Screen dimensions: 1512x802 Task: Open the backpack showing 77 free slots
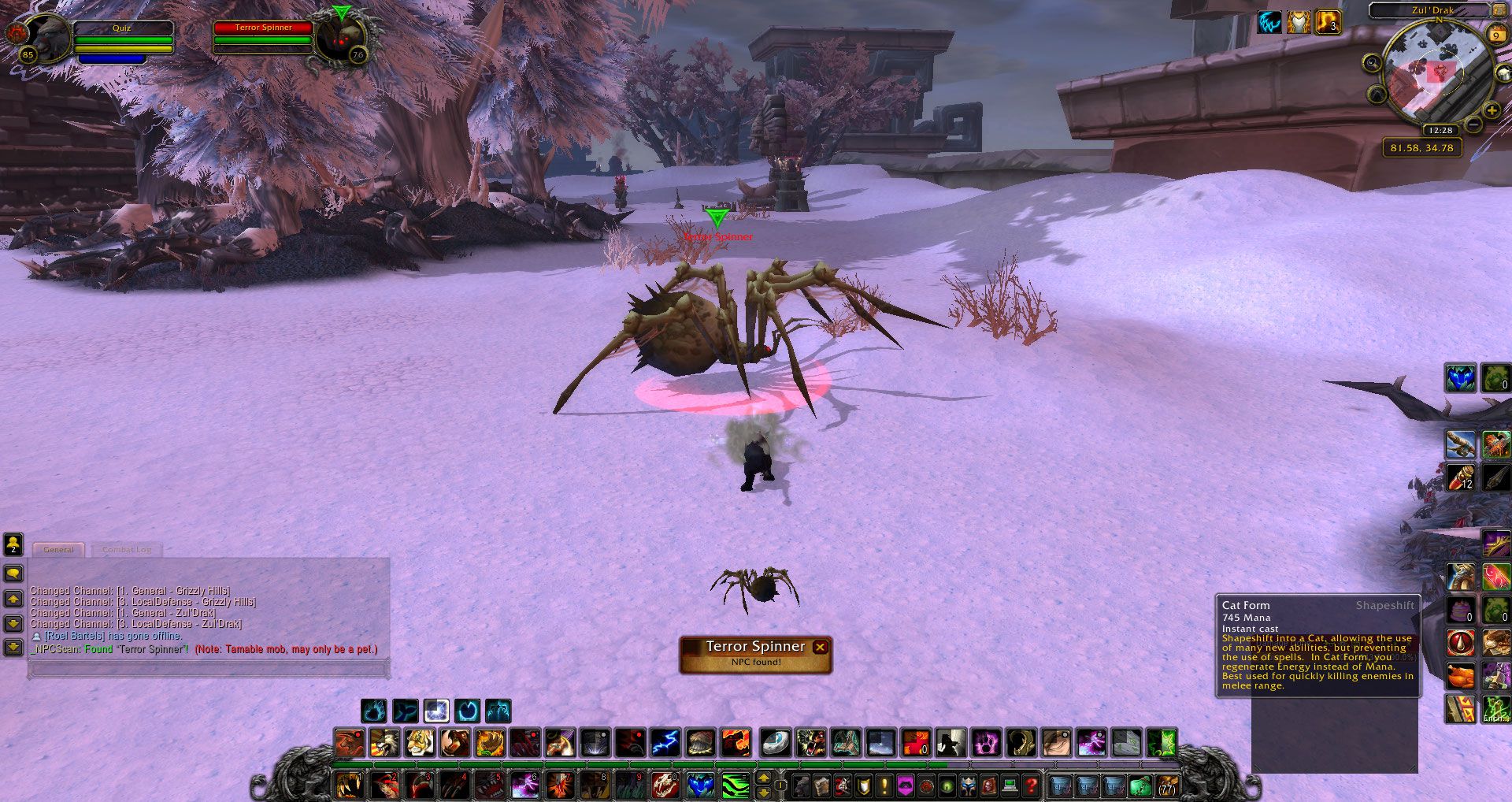pos(1166,785)
